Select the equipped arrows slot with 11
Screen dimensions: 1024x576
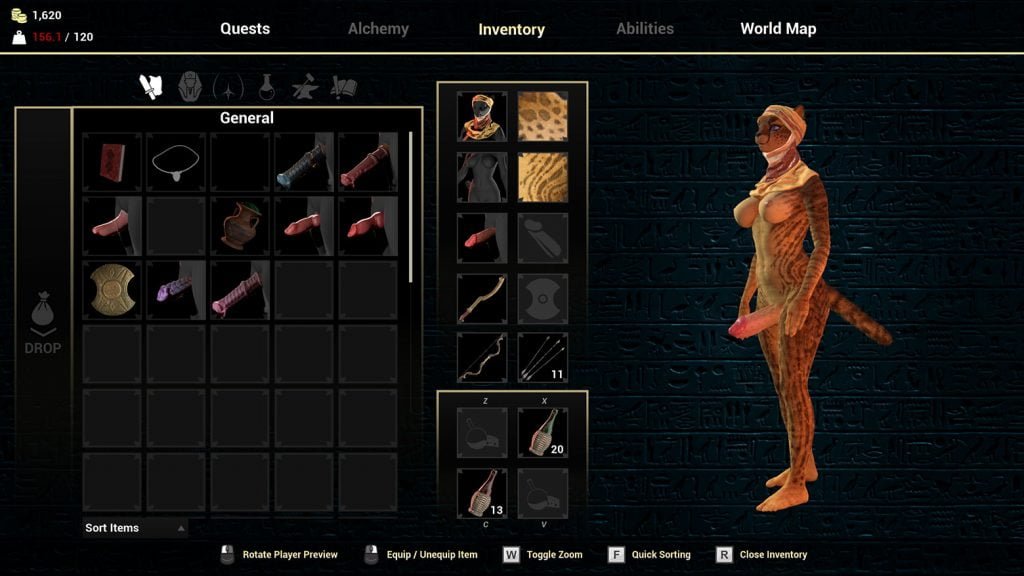[543, 358]
